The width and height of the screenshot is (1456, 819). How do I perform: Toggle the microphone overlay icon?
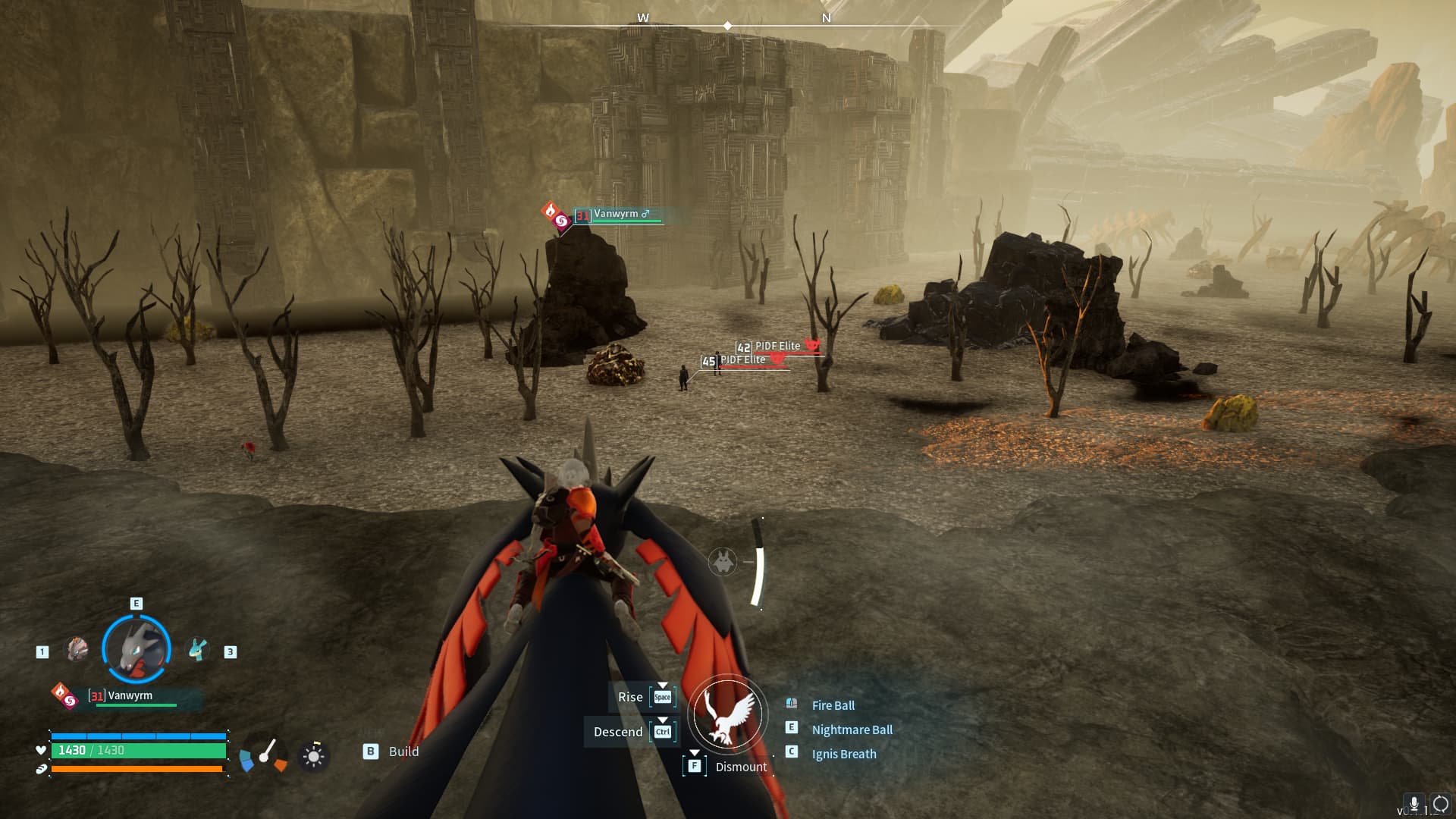[x=1414, y=804]
